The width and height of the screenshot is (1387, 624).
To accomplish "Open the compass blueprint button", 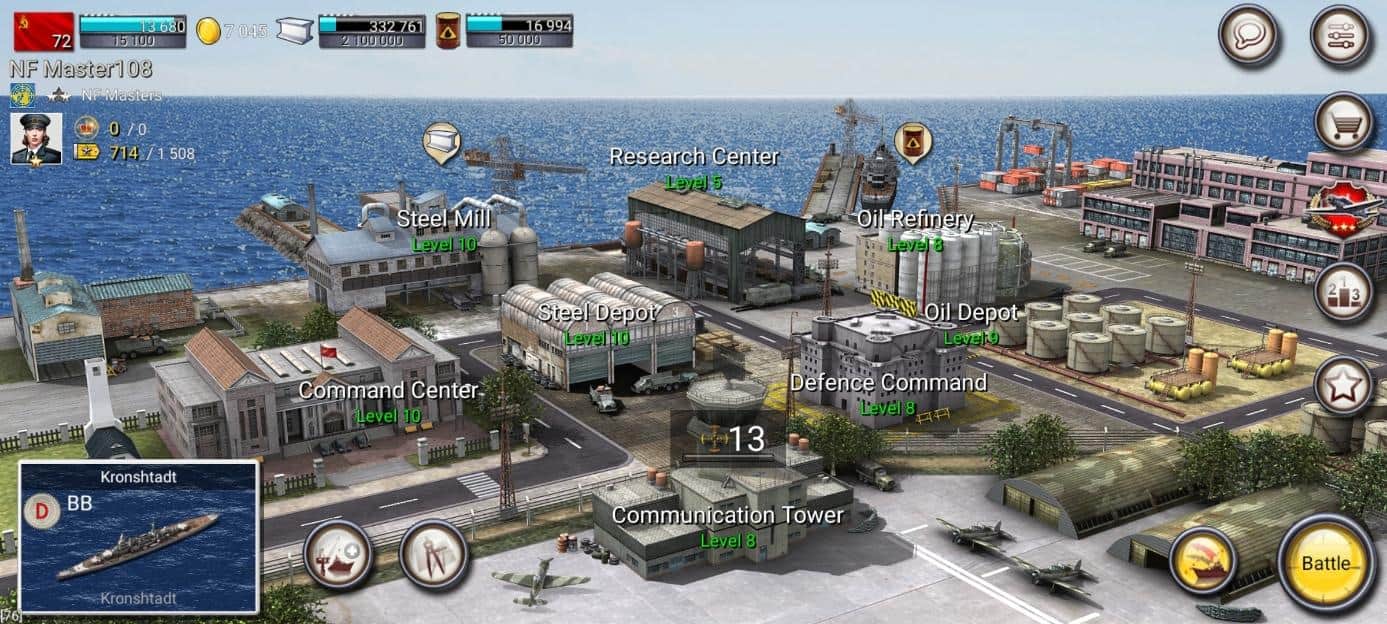I will point(433,554).
